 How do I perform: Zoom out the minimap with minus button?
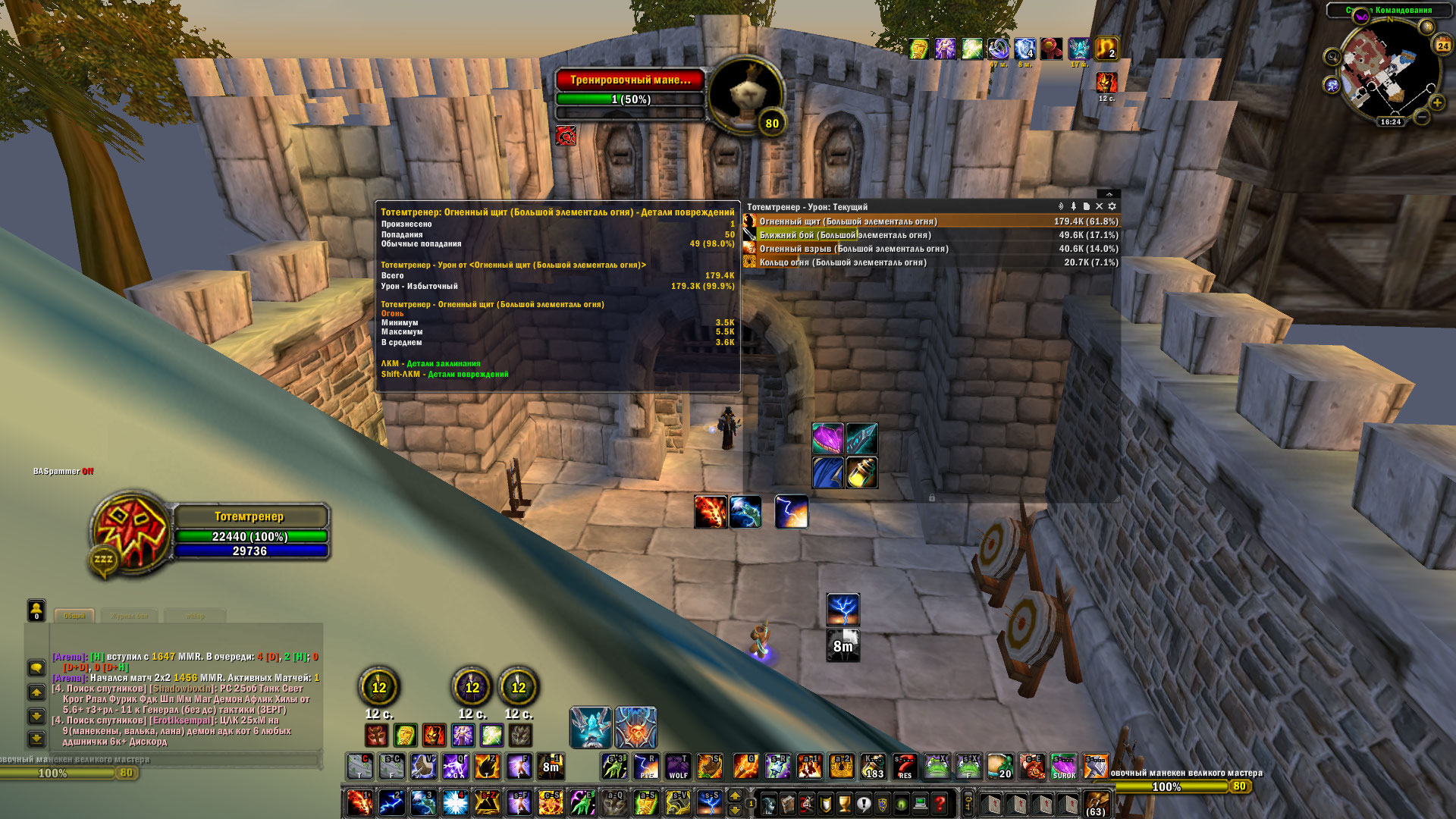click(1422, 117)
